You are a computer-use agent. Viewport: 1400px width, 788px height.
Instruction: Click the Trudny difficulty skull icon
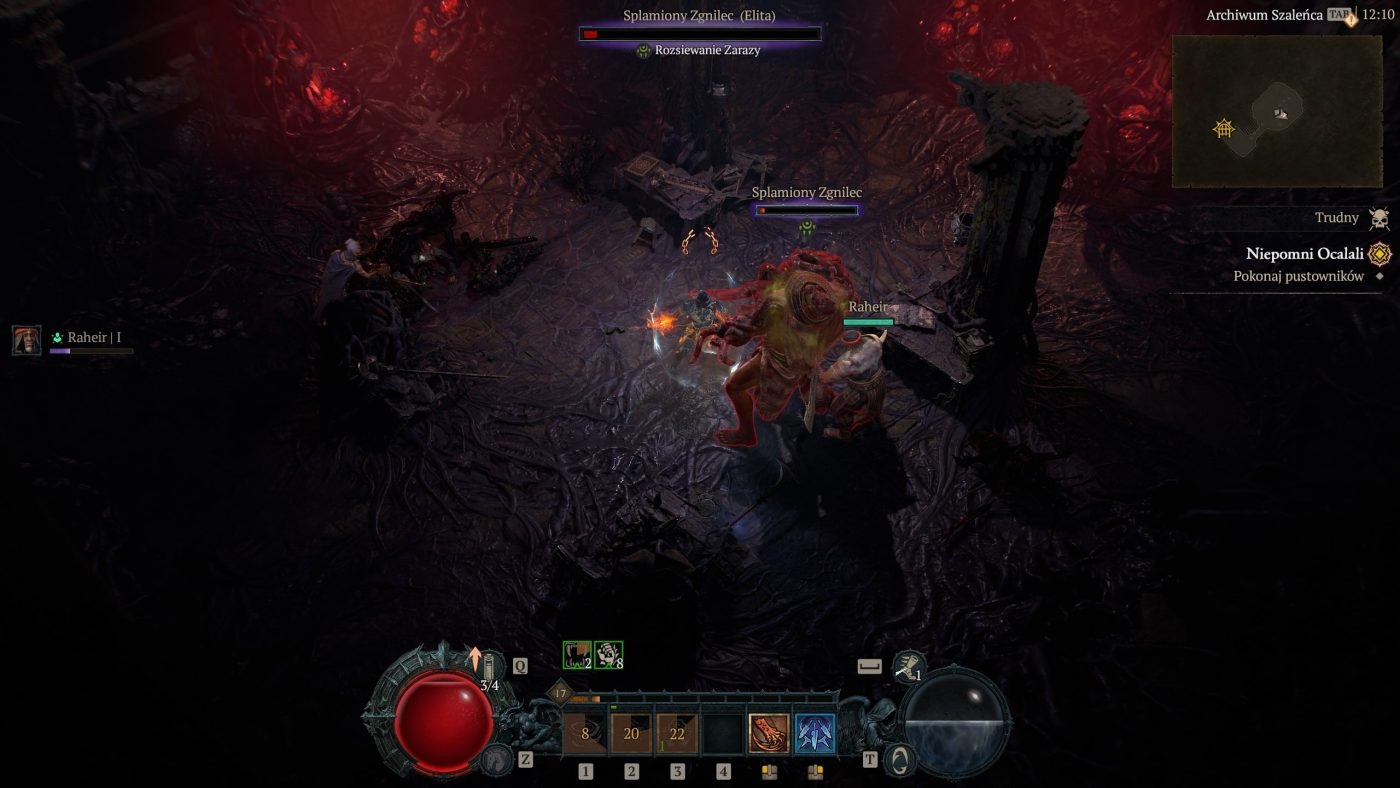tap(1379, 219)
